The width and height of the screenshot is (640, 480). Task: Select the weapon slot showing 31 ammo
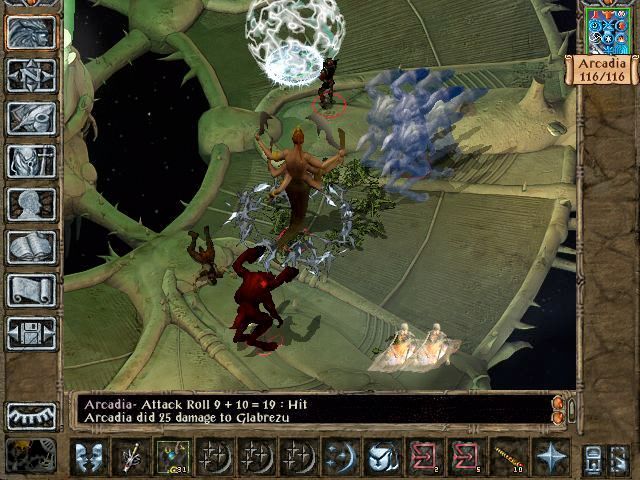(x=173, y=457)
